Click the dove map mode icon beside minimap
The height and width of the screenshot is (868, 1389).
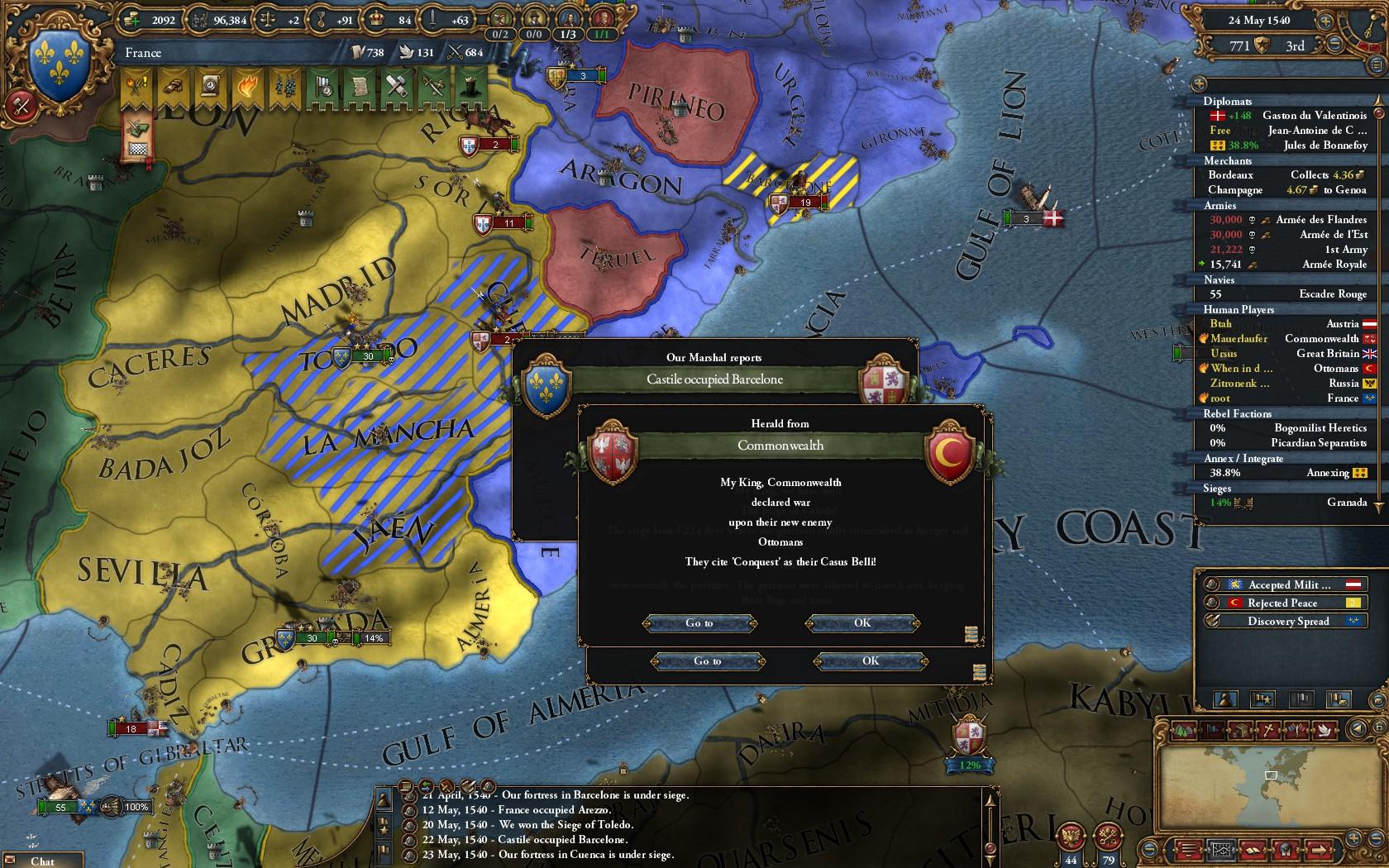pyautogui.click(x=1325, y=730)
